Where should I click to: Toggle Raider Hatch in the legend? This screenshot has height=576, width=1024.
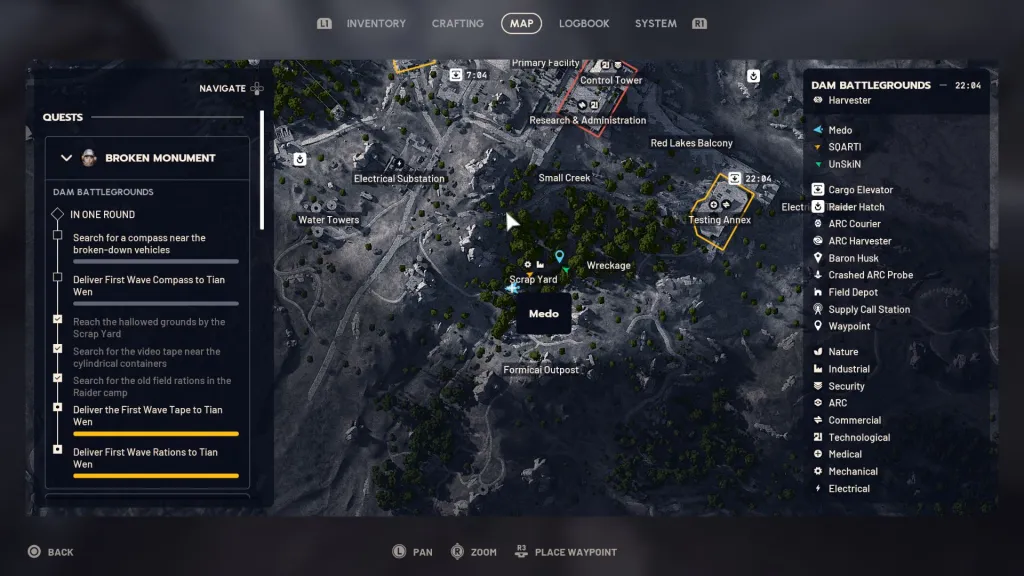(x=856, y=207)
